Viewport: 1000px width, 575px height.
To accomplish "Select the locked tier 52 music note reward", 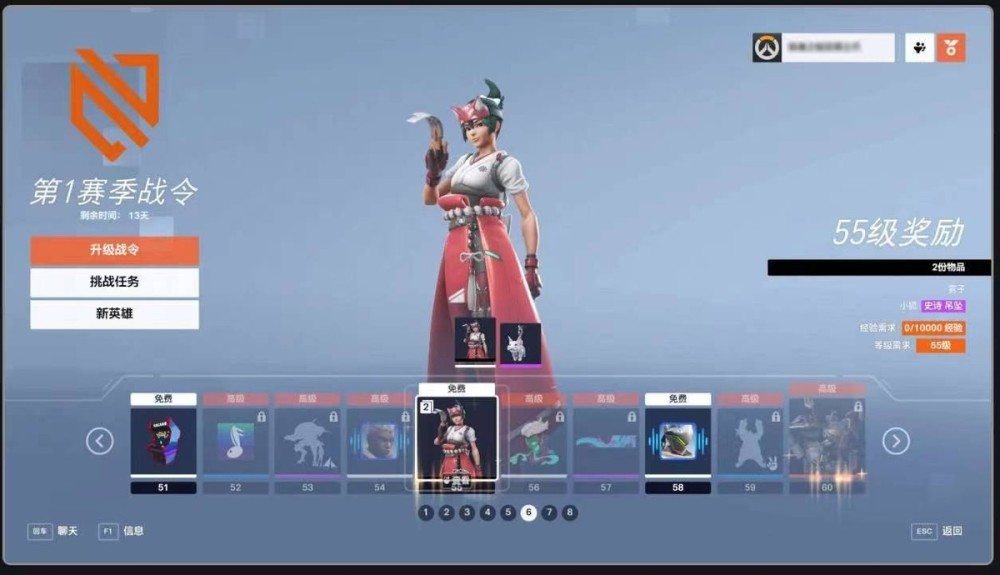I will point(236,441).
